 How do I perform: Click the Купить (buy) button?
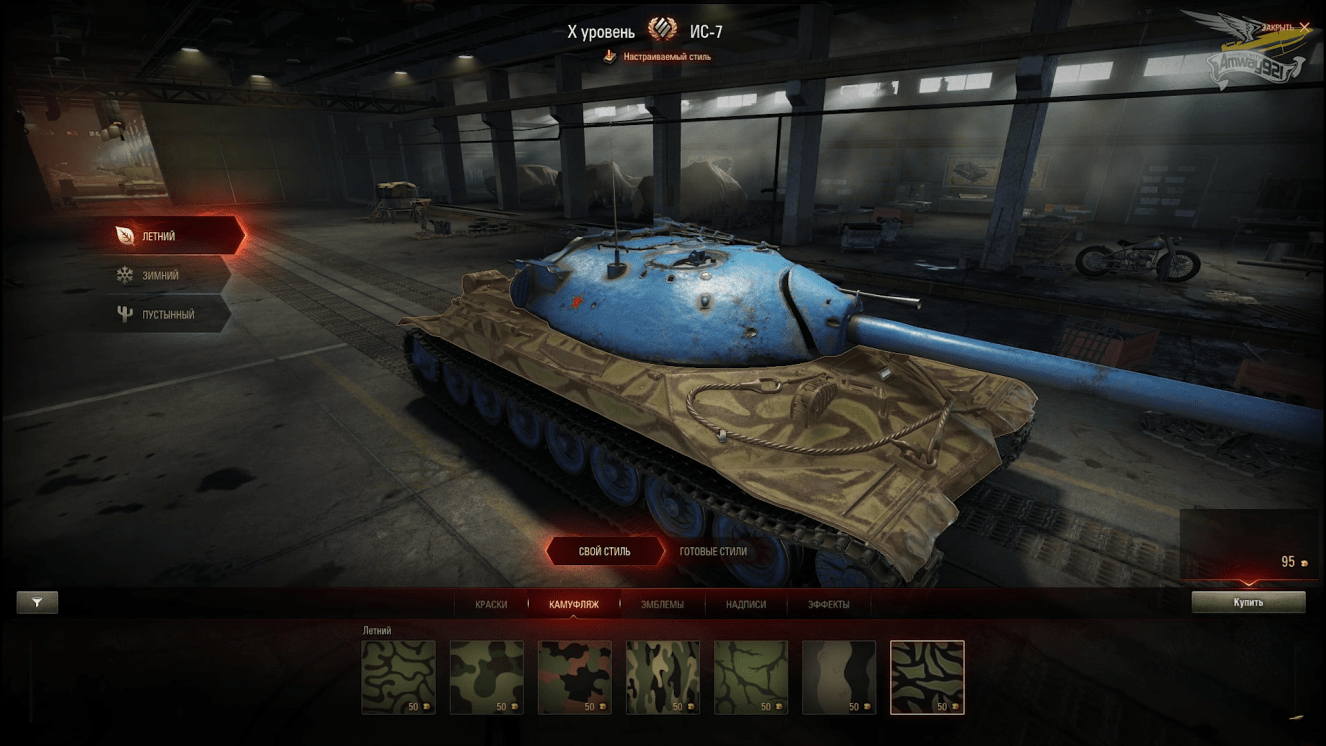click(x=1248, y=602)
